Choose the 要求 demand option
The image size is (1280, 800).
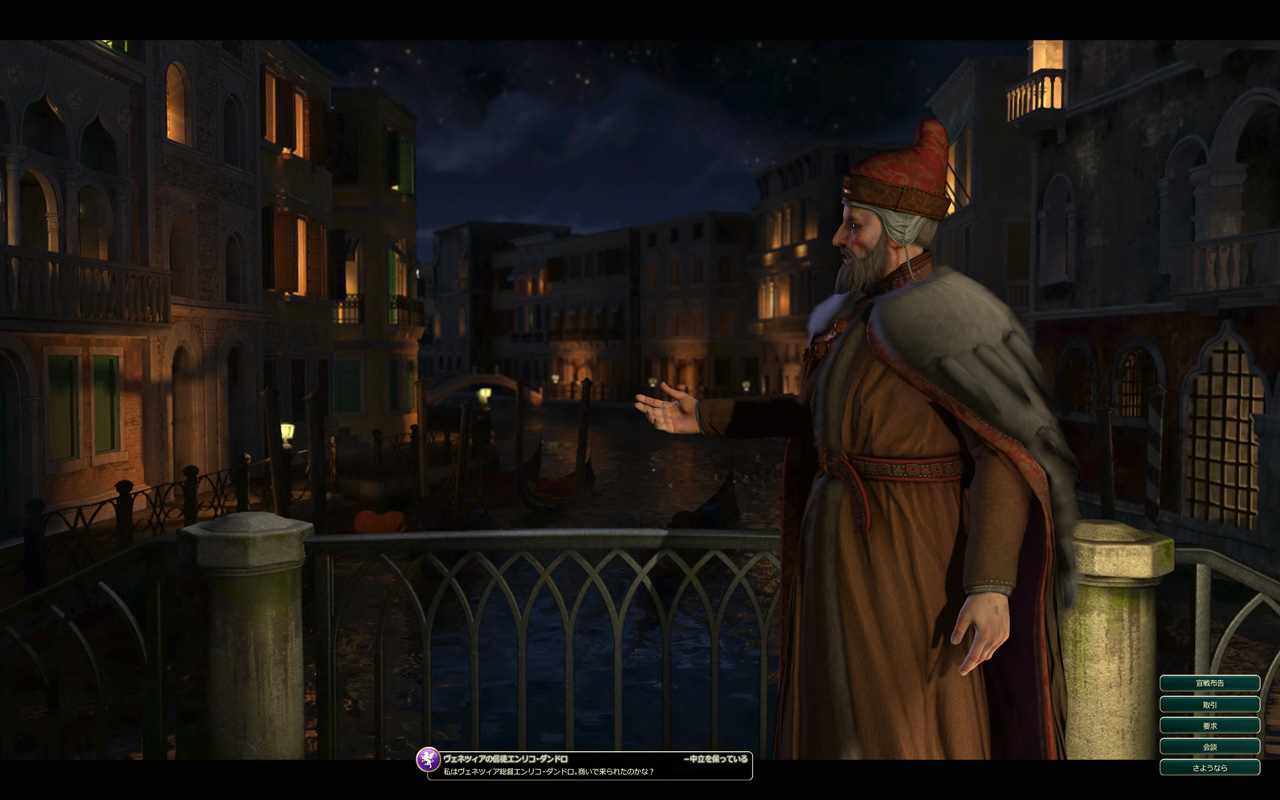pyautogui.click(x=1209, y=725)
